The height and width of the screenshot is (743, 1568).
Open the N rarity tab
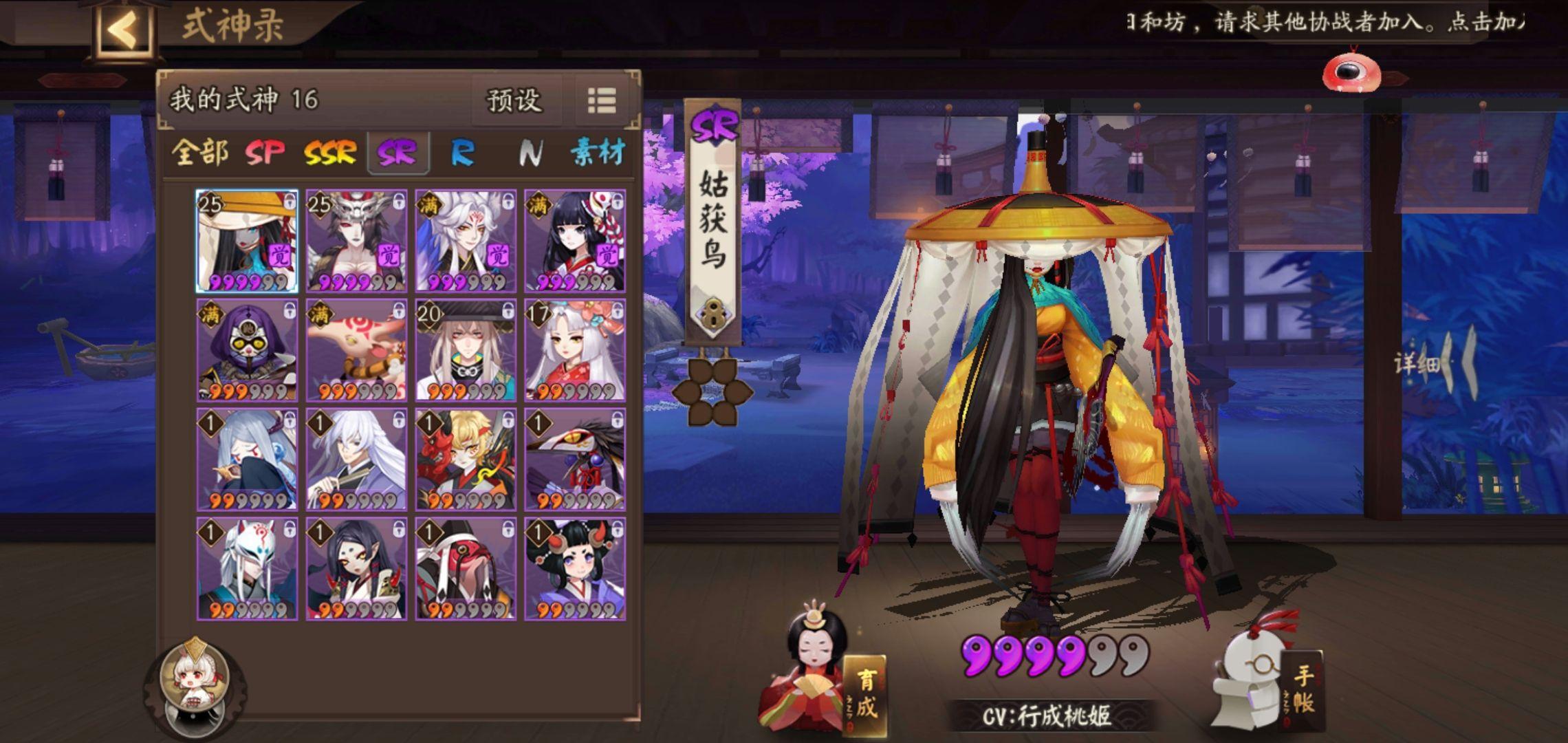coord(530,152)
